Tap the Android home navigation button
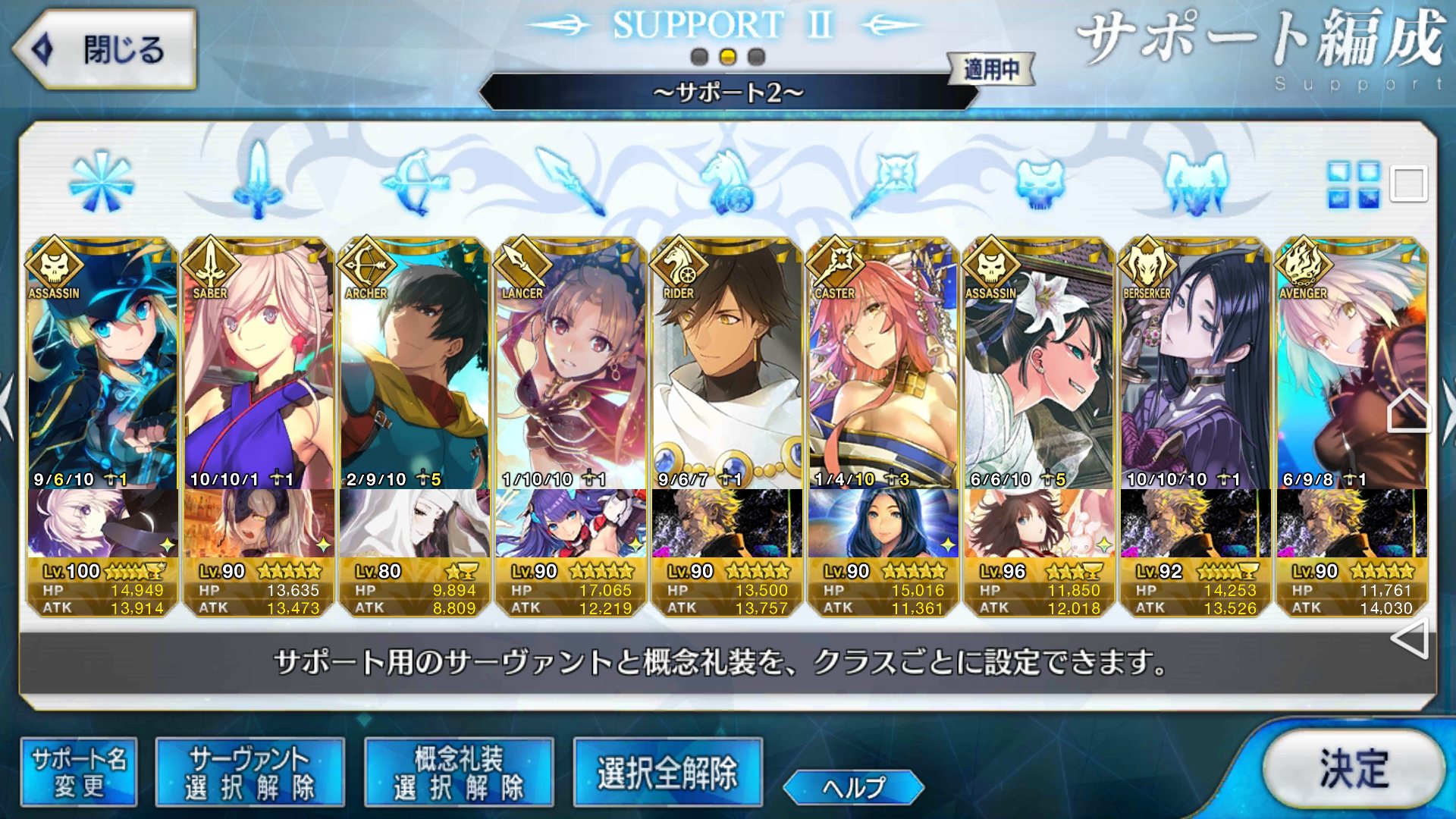Viewport: 1456px width, 819px height. tap(1409, 412)
